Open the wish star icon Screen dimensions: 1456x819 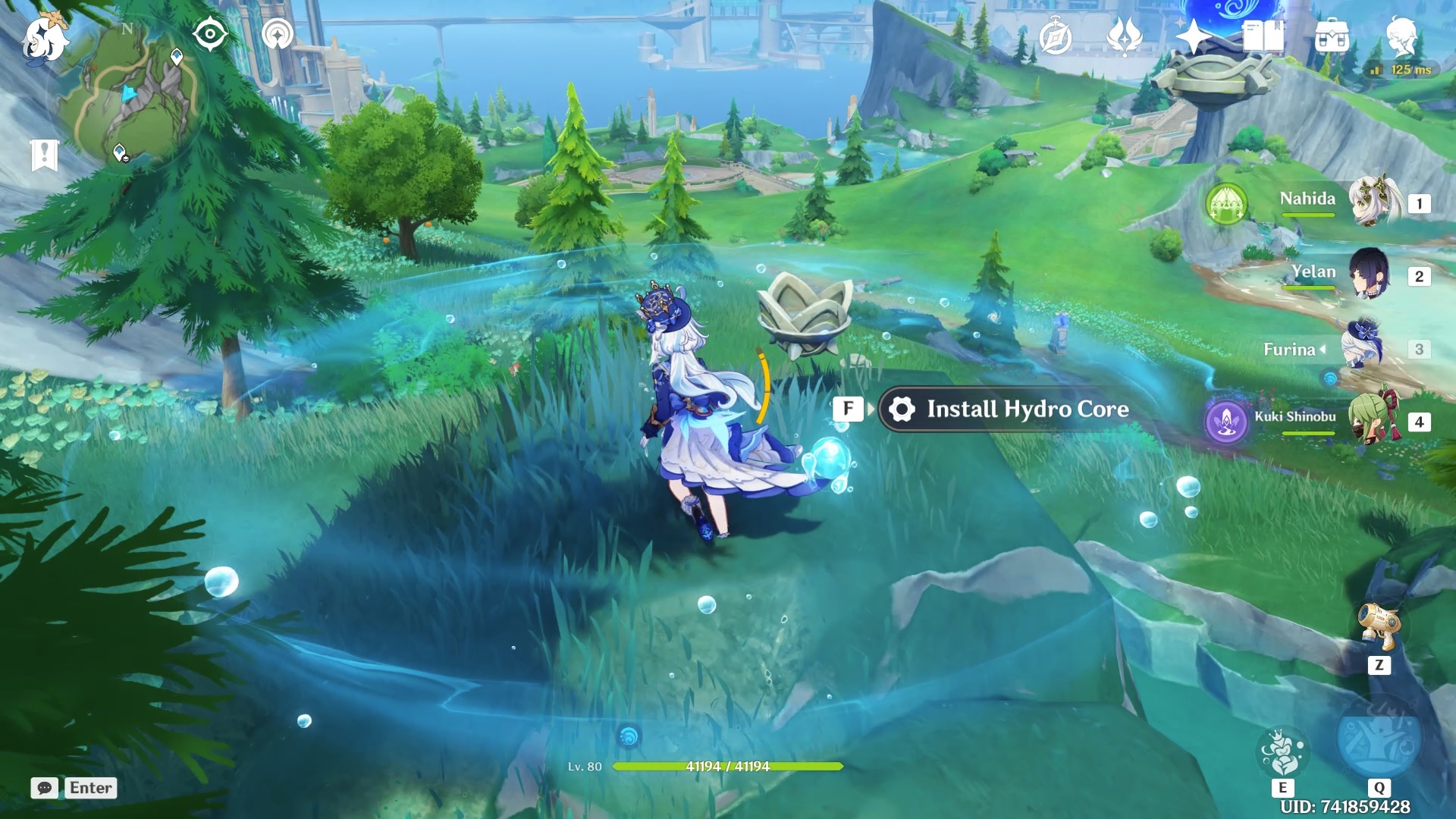tap(1193, 36)
